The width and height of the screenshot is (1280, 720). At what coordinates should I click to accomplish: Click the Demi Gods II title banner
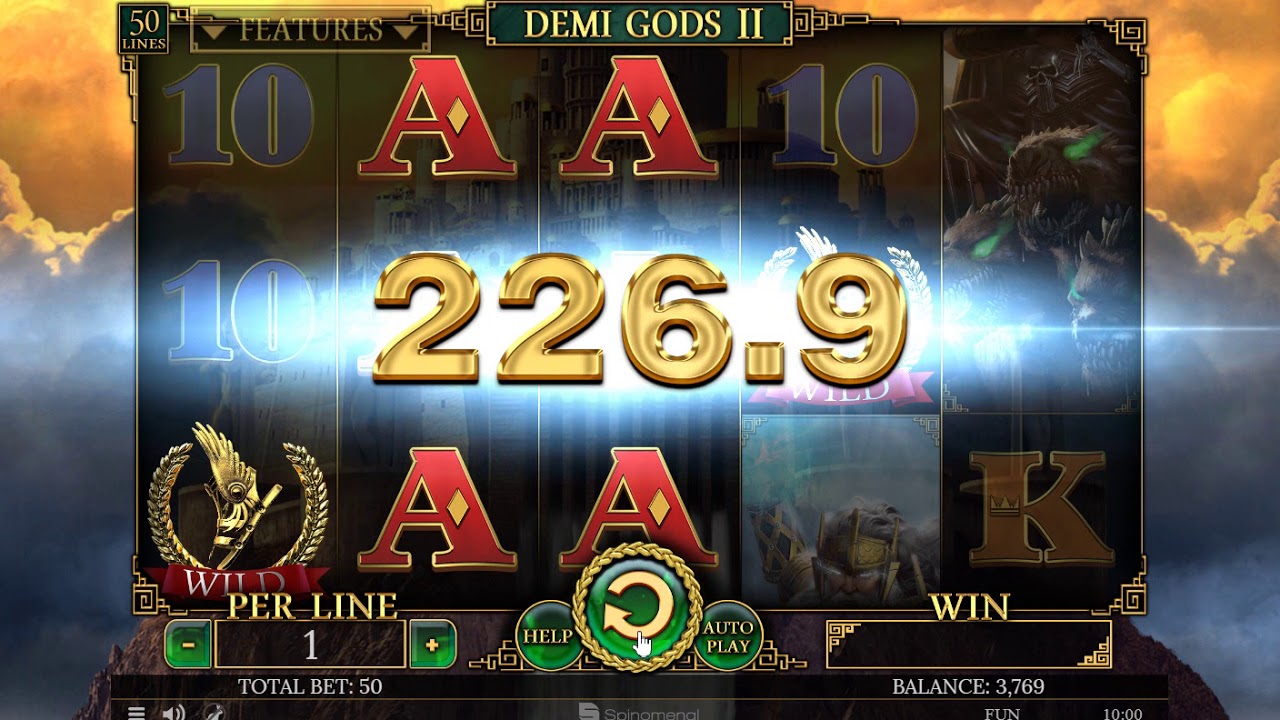click(638, 20)
